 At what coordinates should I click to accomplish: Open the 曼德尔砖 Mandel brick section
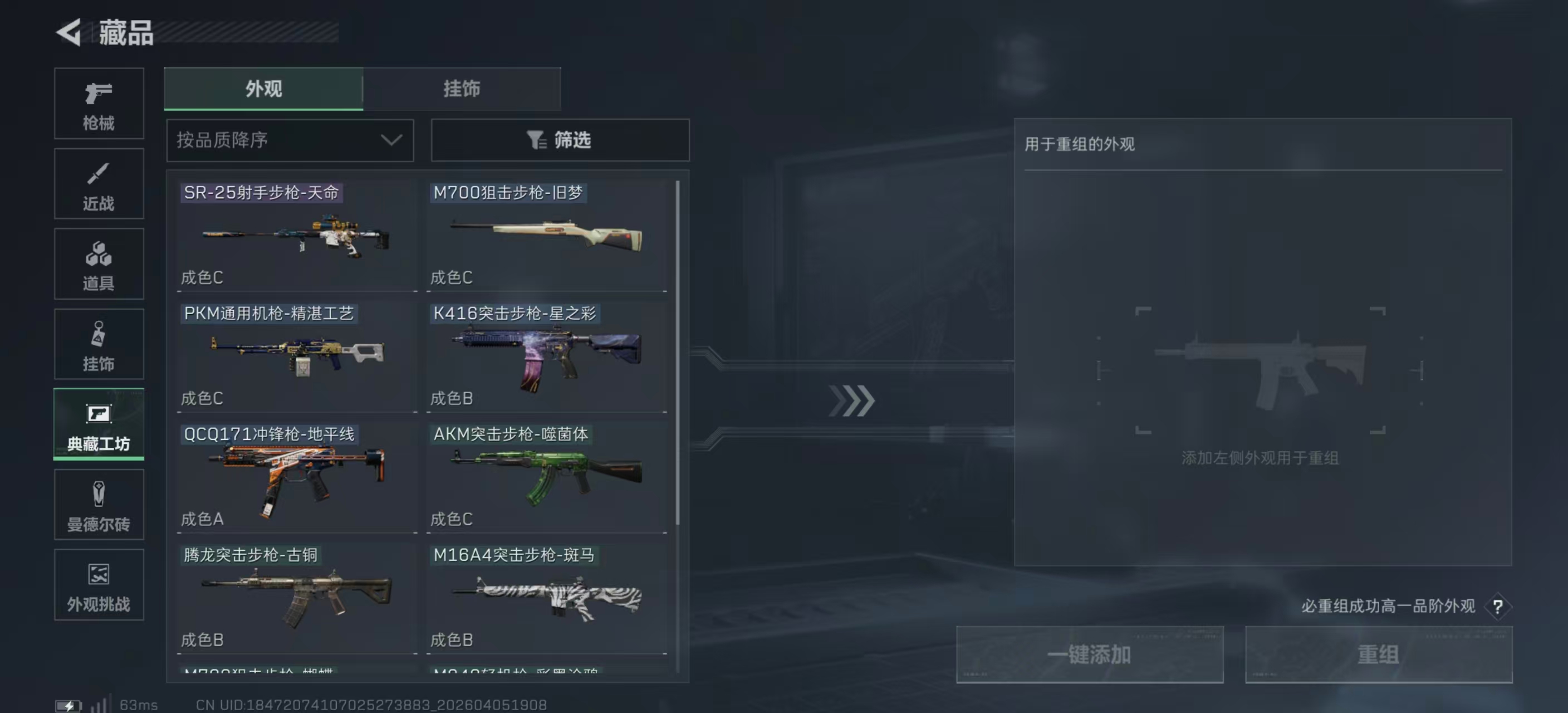(x=99, y=505)
